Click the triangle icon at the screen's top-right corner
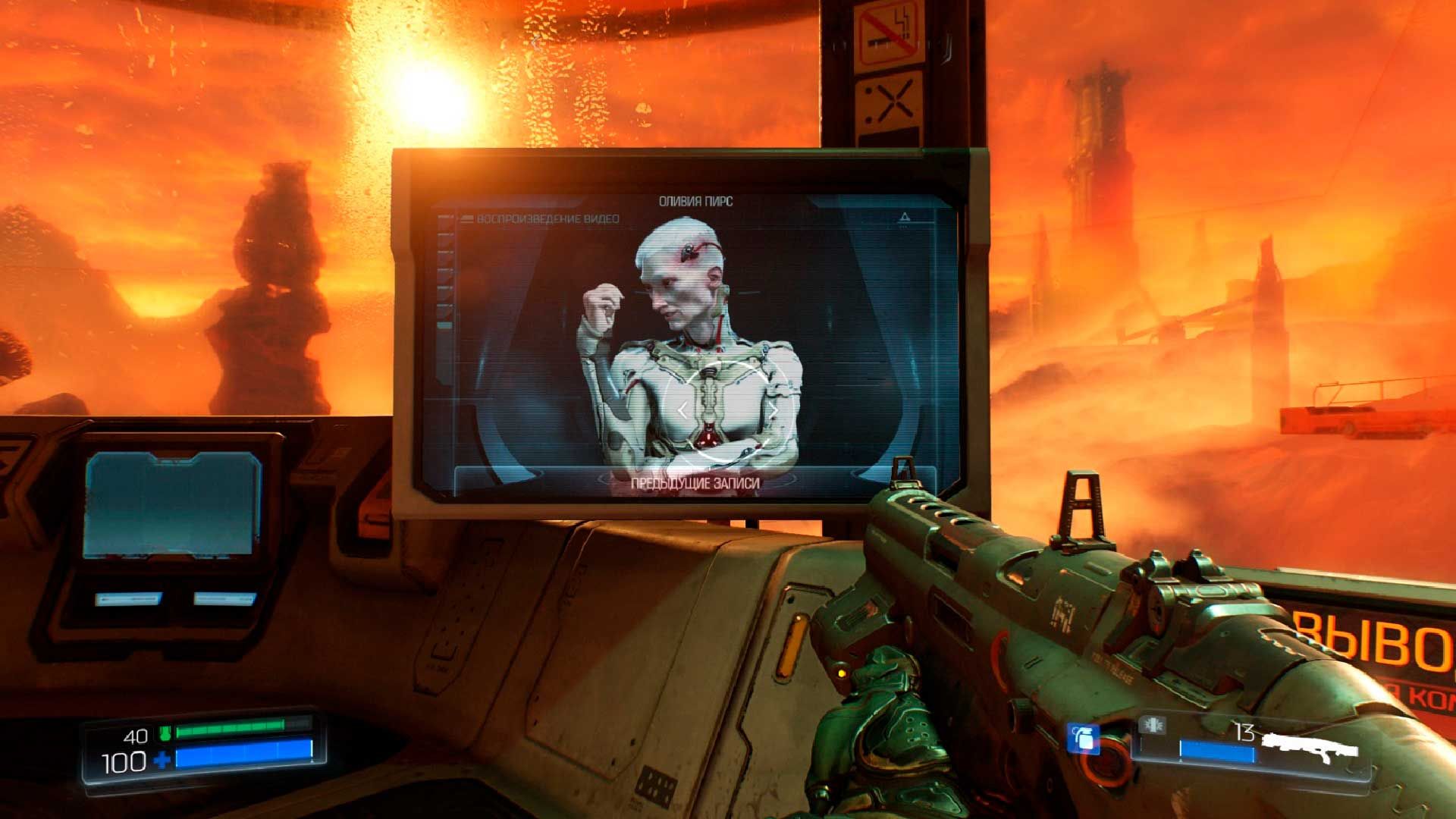The image size is (1456, 819). pos(903,216)
